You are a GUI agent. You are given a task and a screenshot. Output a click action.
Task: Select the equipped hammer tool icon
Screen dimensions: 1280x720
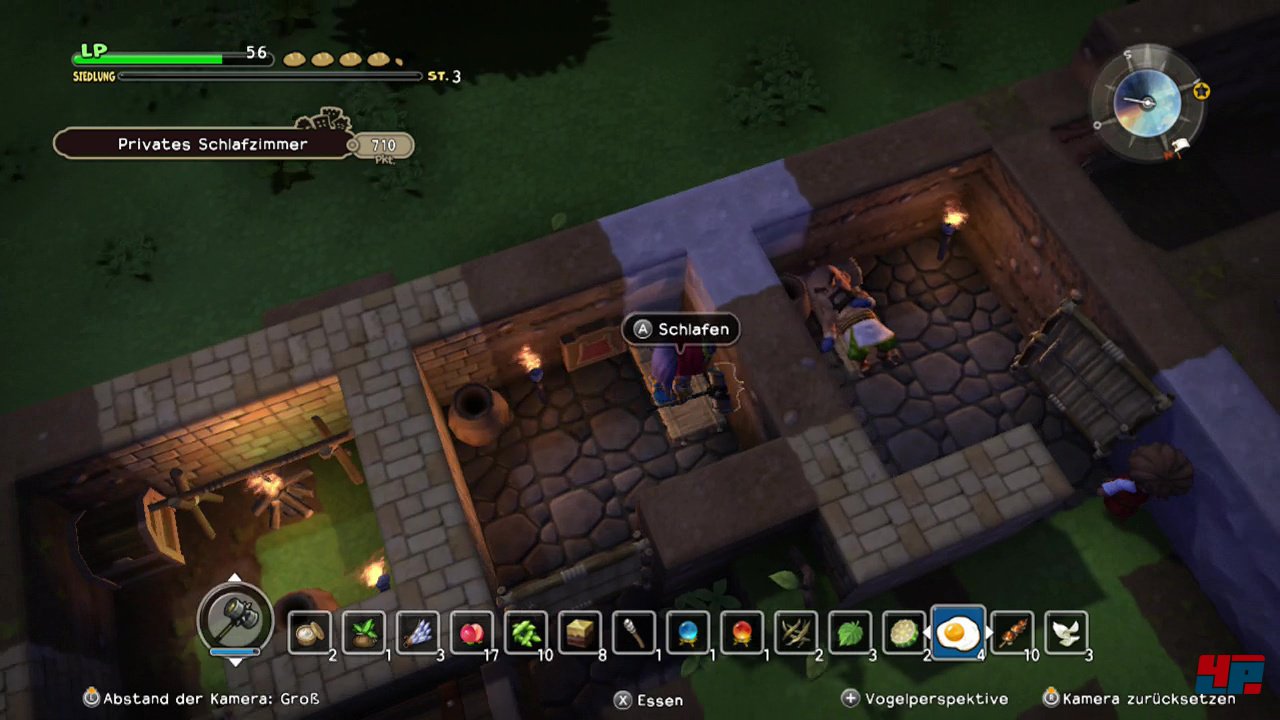tap(235, 616)
